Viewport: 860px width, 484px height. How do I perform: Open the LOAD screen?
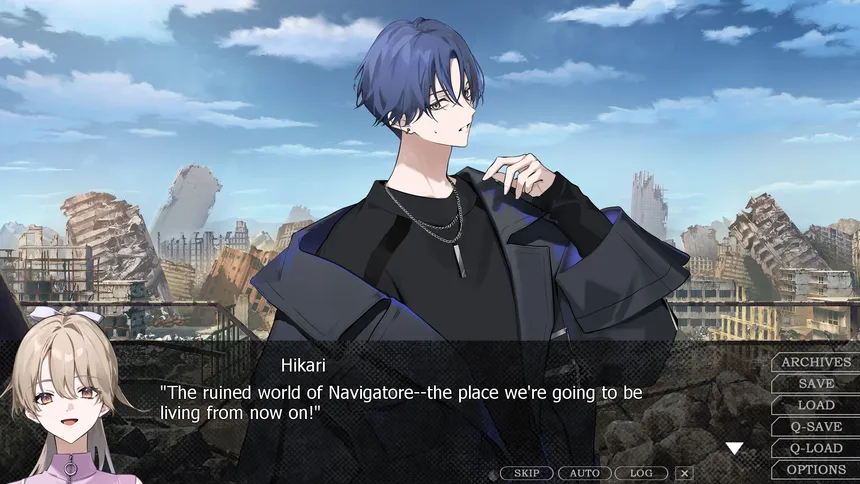tap(815, 405)
